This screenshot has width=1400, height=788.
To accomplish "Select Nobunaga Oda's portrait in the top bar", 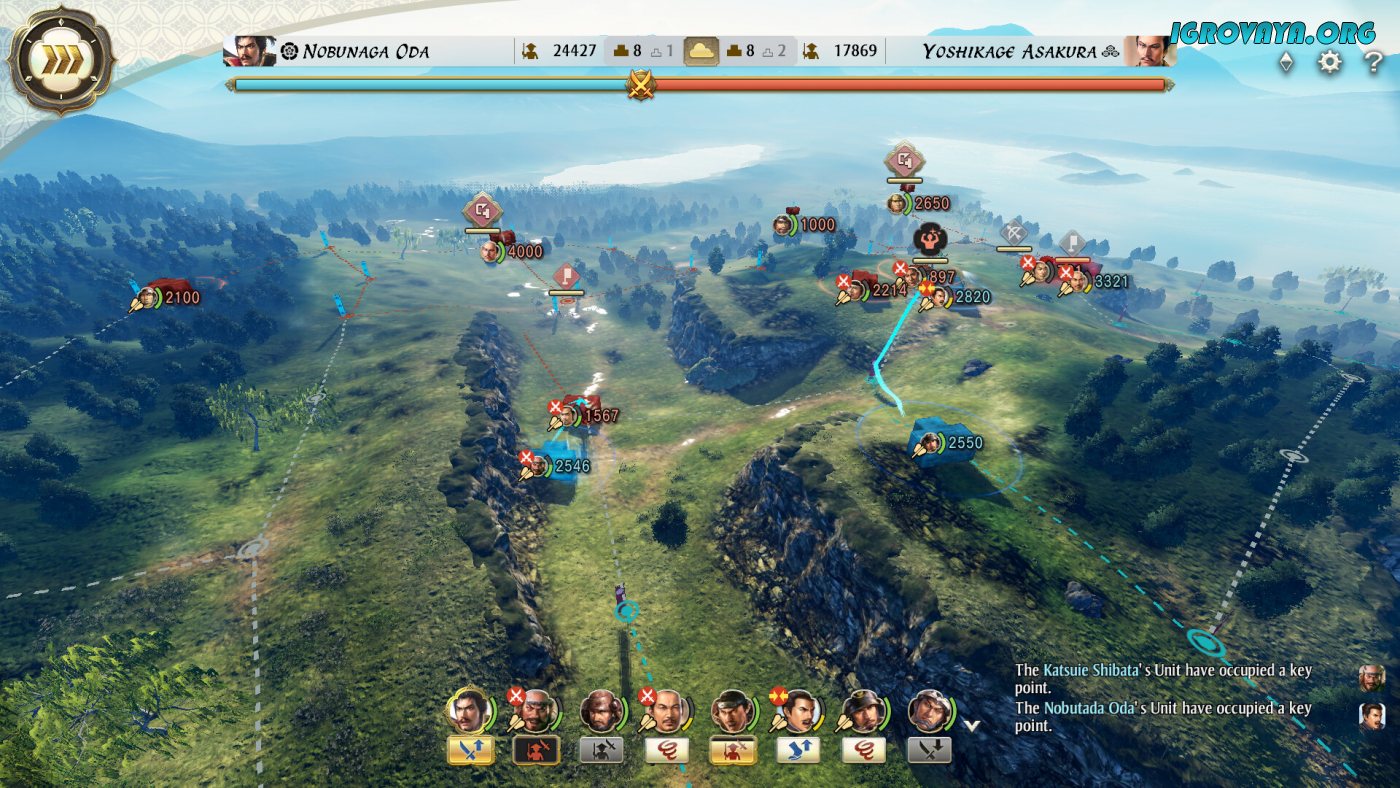I will [x=250, y=51].
